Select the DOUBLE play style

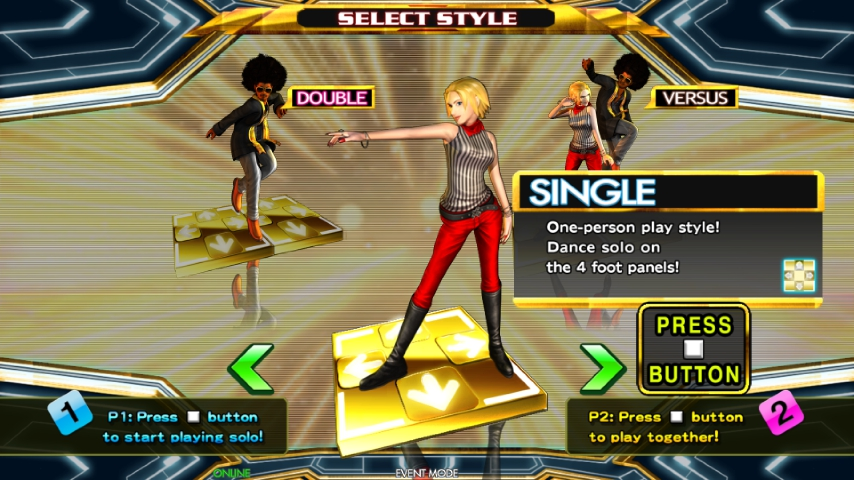(331, 98)
